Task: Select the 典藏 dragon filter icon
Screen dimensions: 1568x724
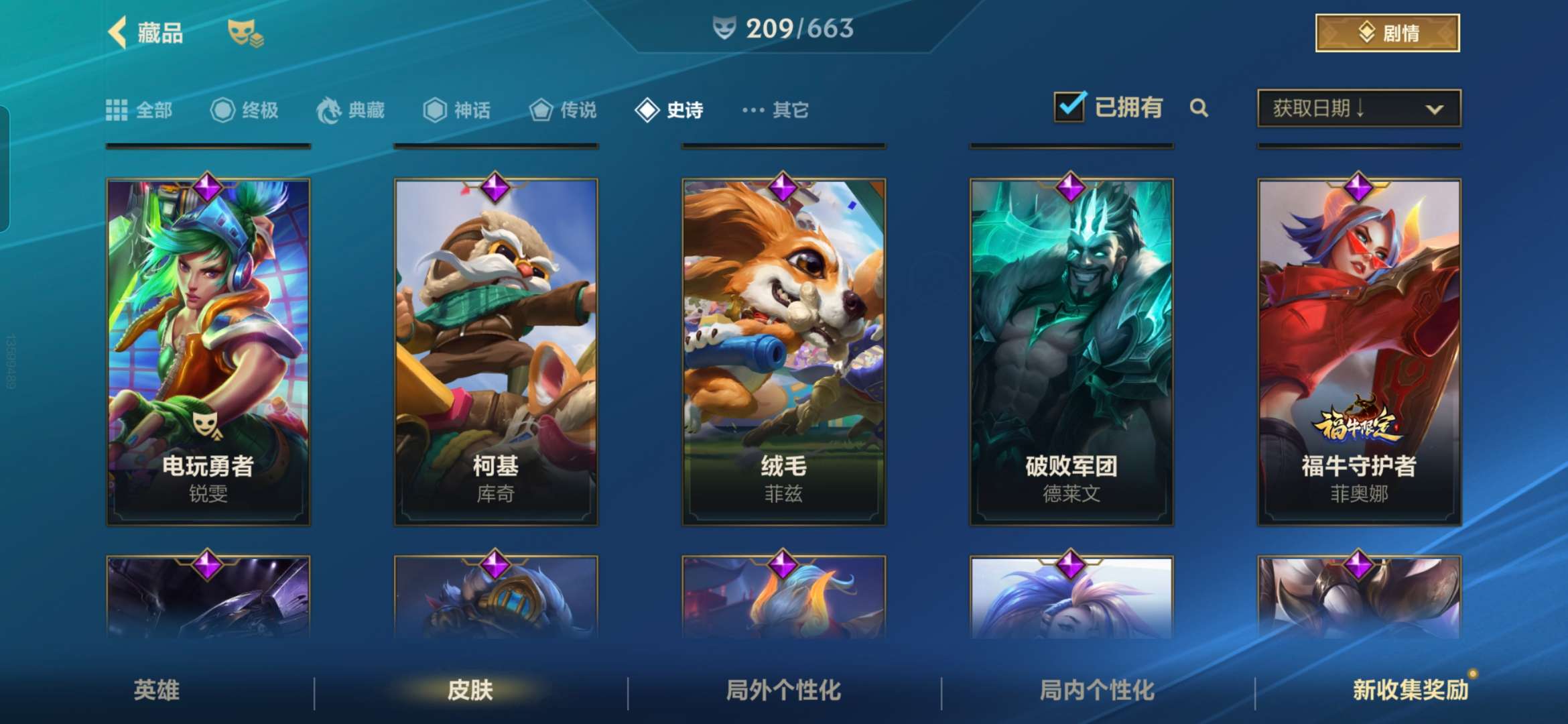Action: [x=330, y=110]
